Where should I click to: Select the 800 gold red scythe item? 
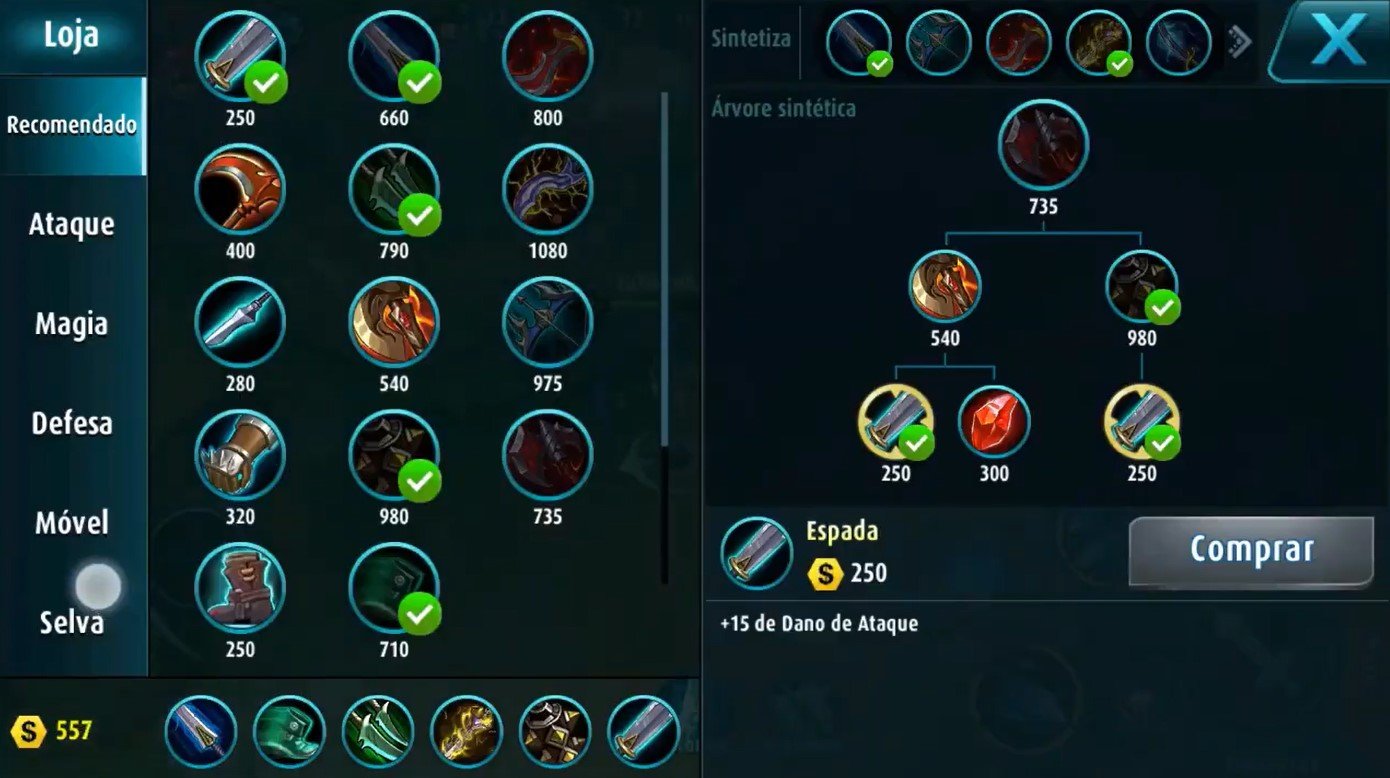pos(547,56)
